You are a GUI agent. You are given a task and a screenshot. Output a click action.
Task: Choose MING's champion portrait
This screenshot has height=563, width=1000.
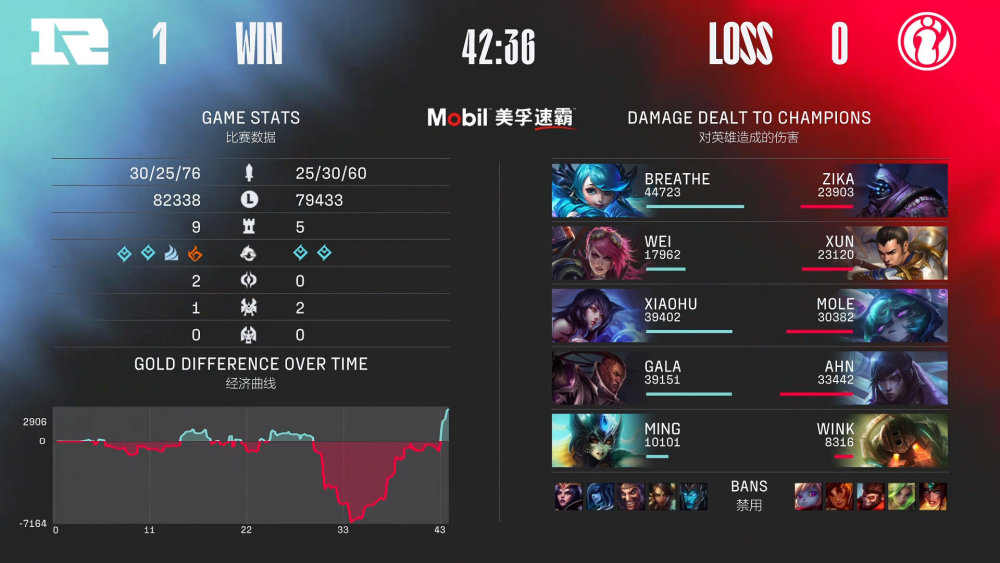(595, 441)
